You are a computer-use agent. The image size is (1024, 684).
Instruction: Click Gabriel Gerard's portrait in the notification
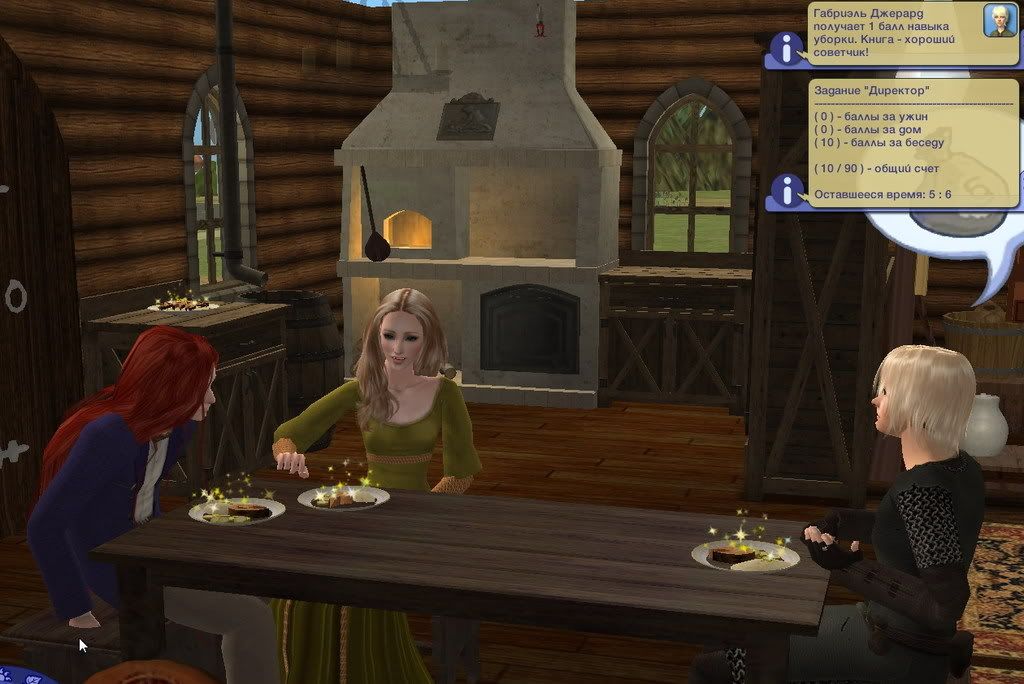point(999,20)
